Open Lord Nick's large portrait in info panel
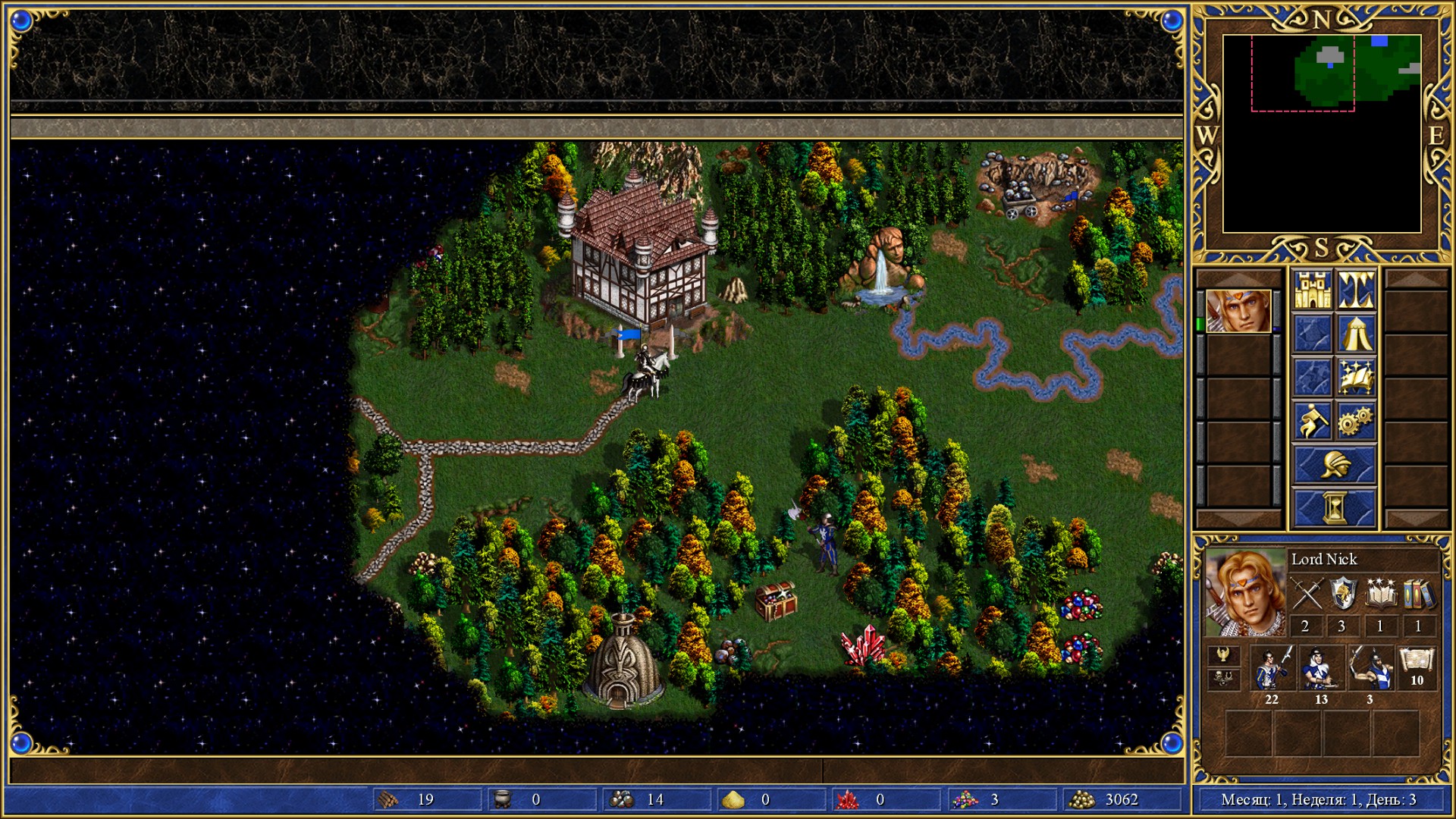Image resolution: width=1456 pixels, height=819 pixels. [x=1244, y=593]
